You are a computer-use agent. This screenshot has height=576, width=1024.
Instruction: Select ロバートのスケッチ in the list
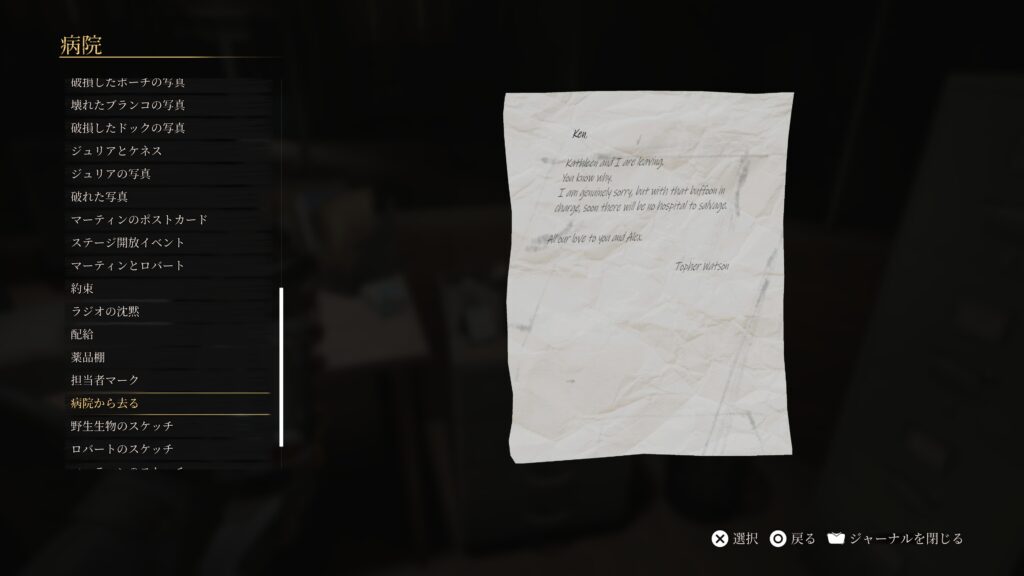point(122,450)
